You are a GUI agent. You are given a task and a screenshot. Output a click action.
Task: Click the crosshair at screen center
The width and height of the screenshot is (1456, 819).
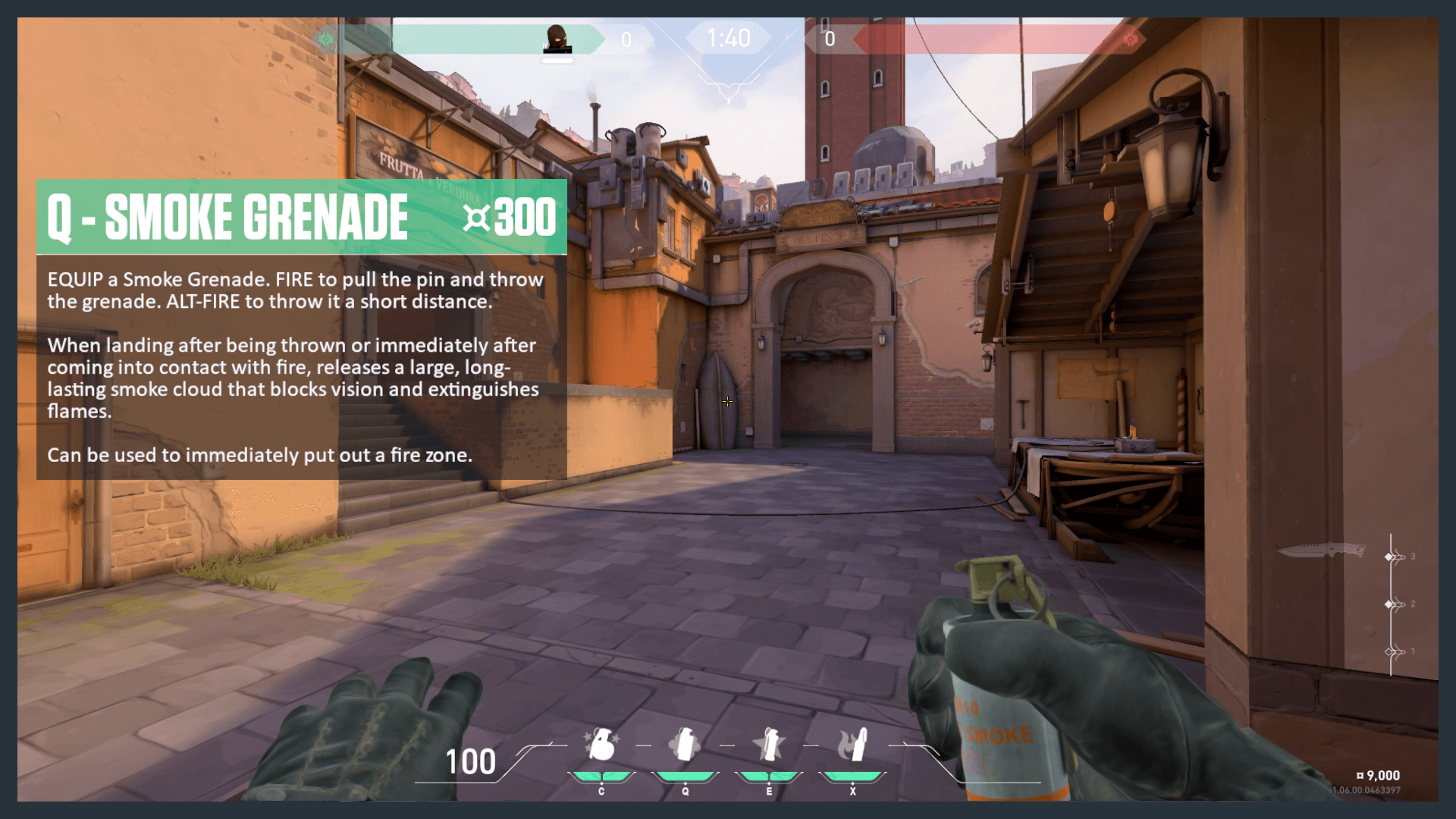(x=728, y=402)
